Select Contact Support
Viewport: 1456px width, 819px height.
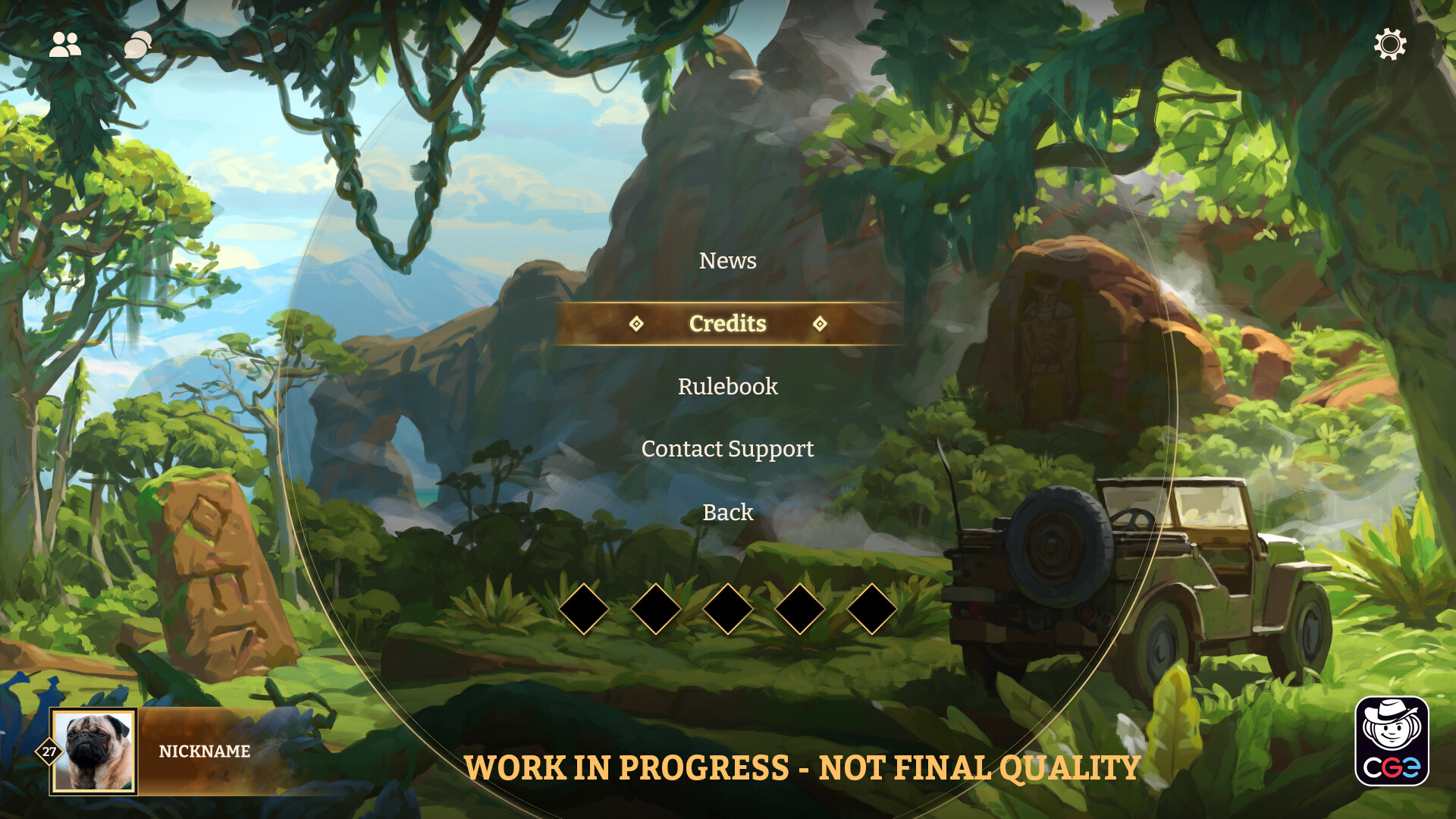(x=727, y=449)
